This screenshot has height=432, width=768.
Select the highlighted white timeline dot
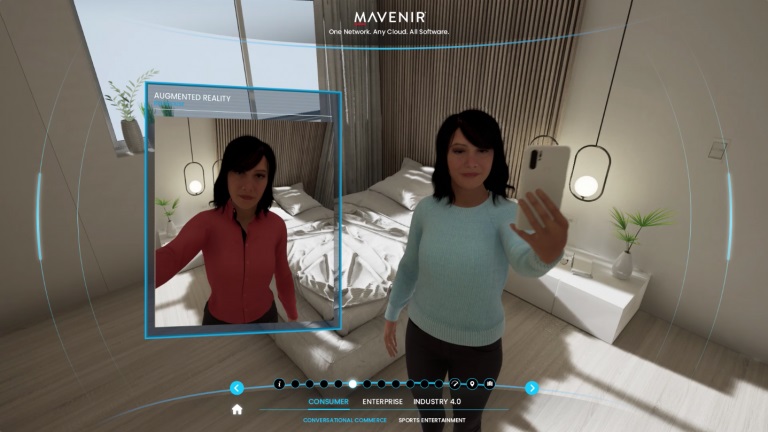352,384
